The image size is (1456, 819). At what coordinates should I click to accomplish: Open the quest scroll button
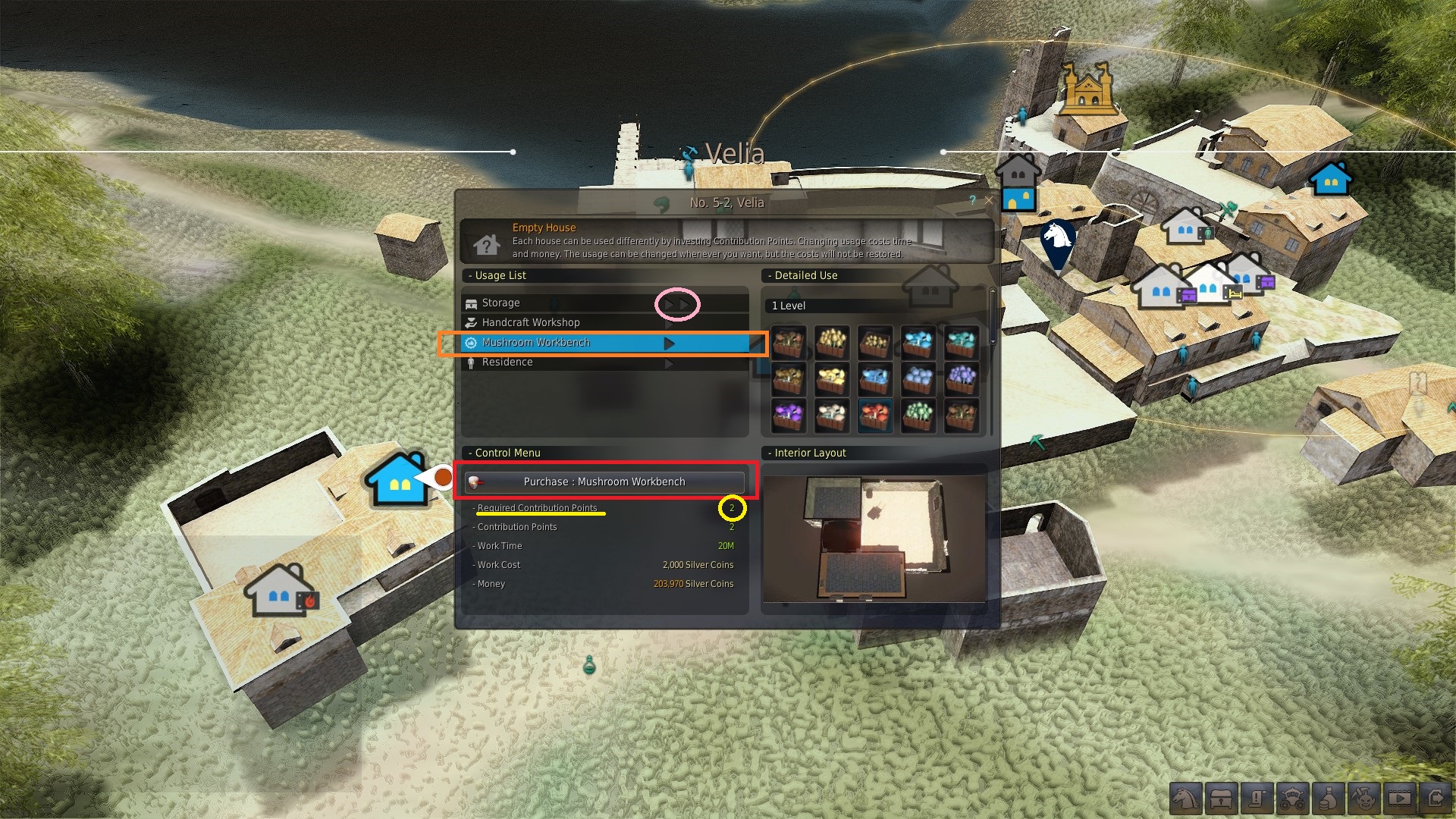coord(1257,799)
